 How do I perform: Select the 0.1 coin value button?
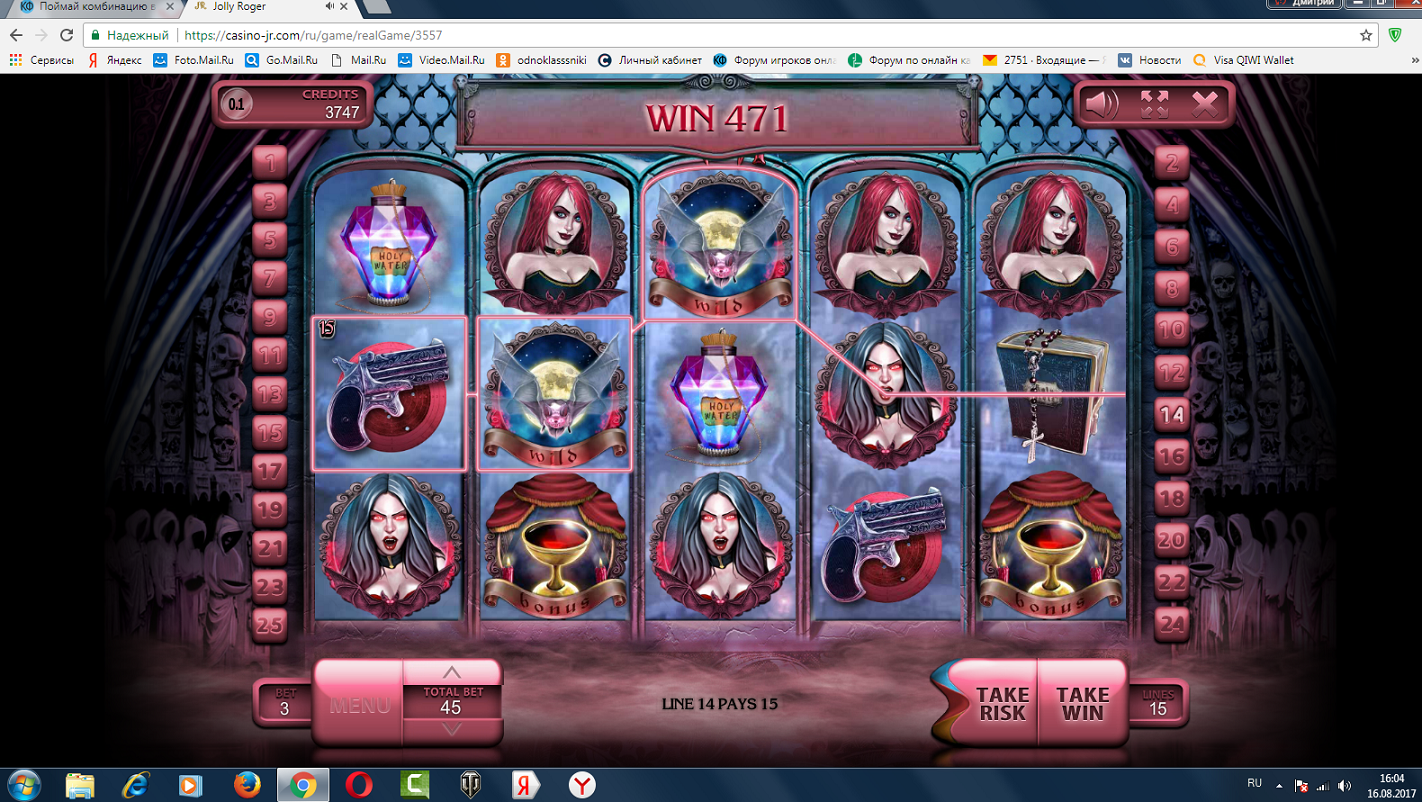(x=236, y=104)
